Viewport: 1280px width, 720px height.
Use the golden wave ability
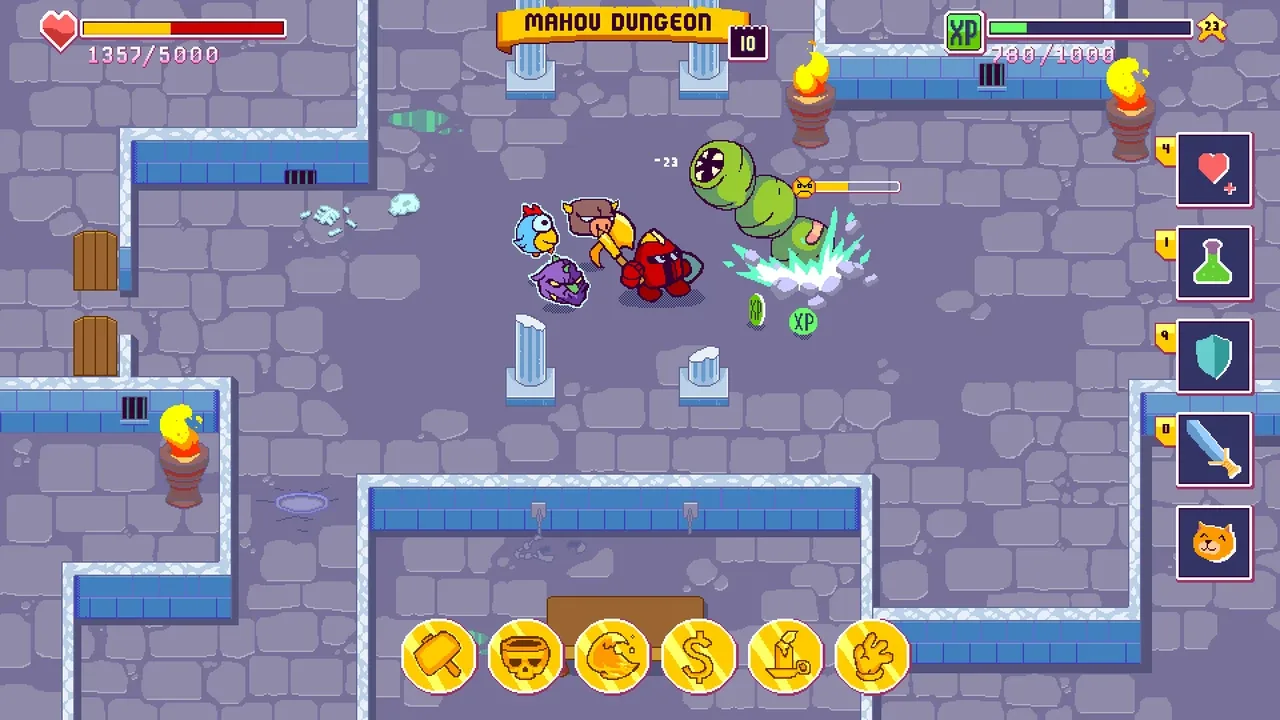[612, 656]
